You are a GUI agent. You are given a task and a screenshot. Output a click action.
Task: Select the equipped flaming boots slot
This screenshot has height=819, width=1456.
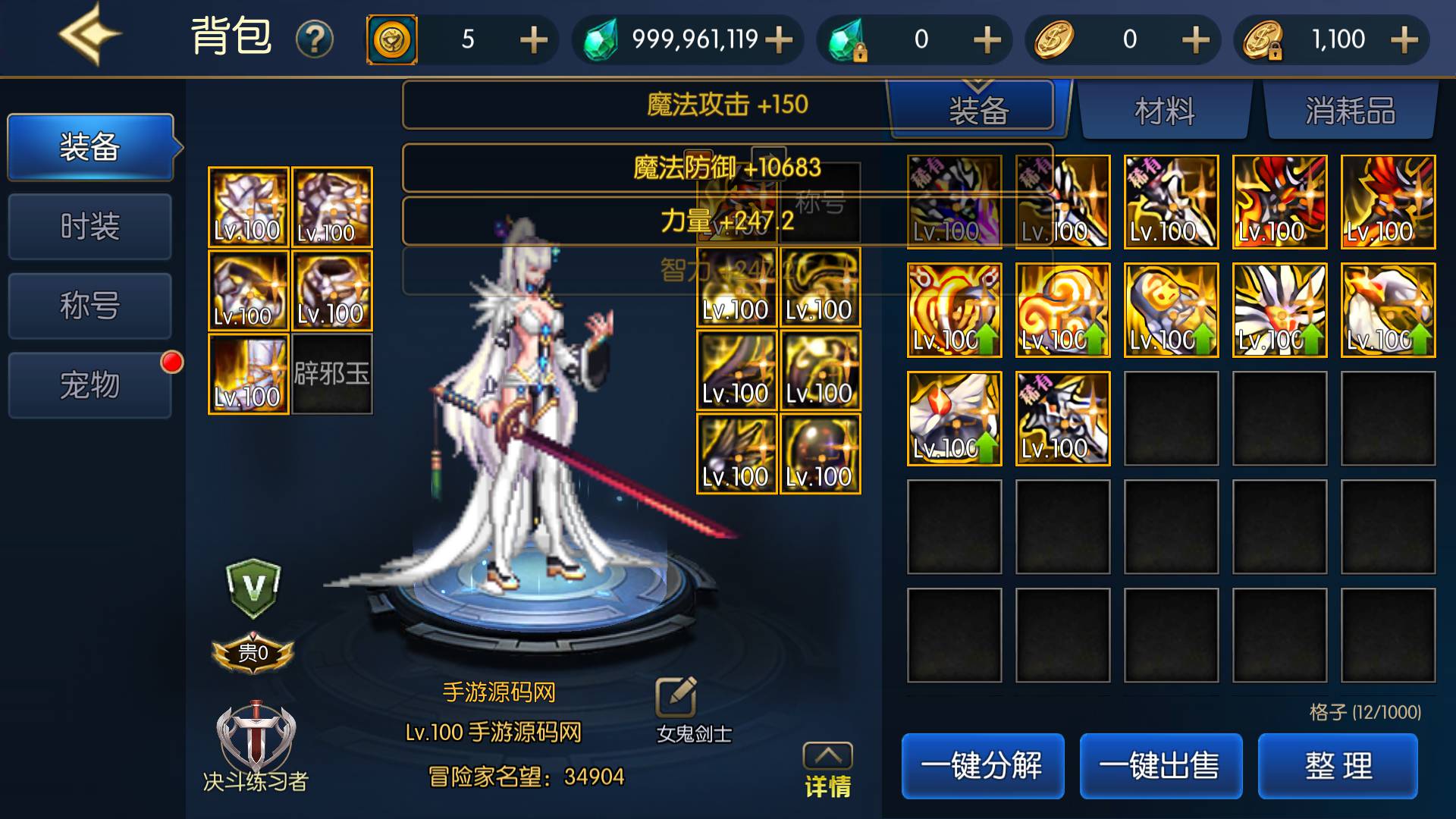tap(248, 375)
